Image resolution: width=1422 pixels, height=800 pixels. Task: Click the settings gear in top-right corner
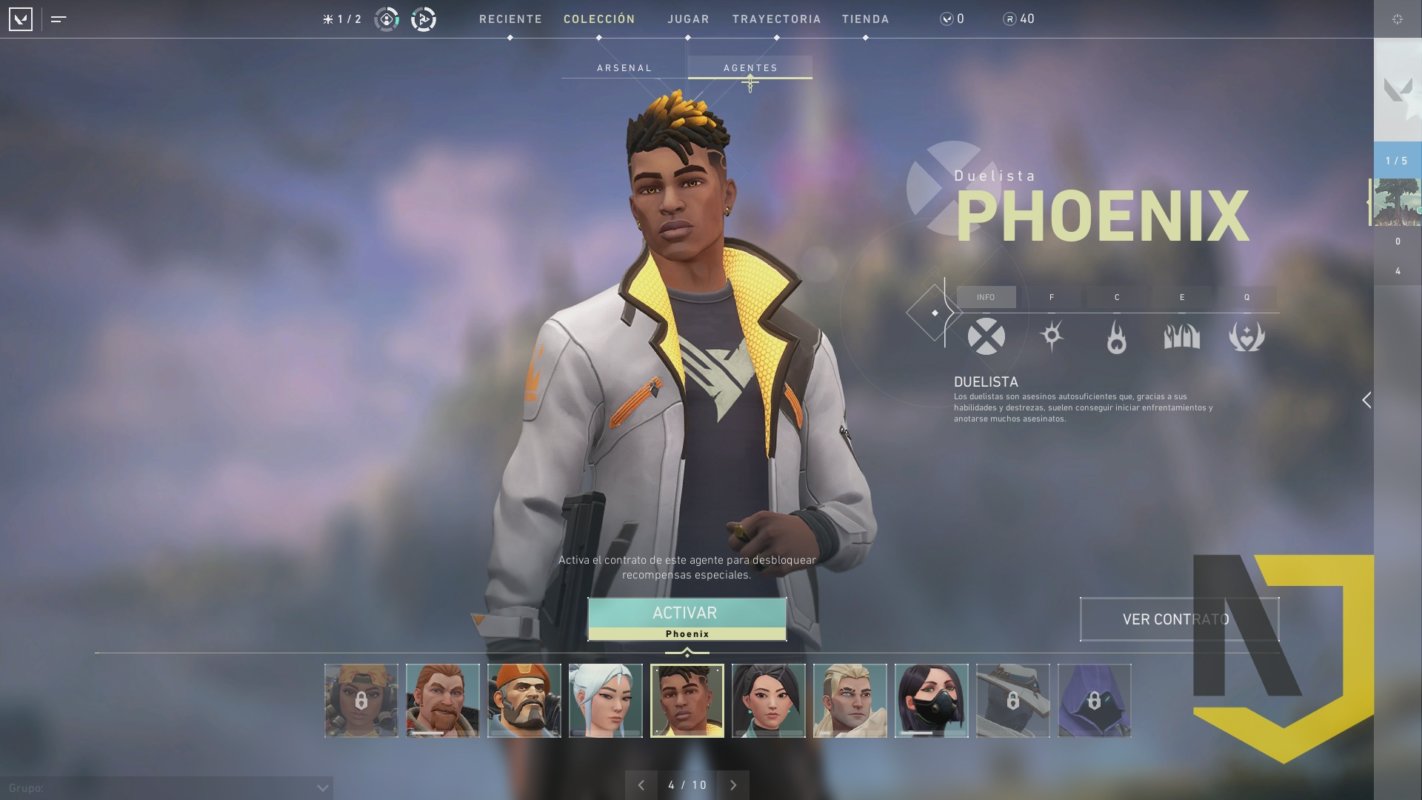1397,18
